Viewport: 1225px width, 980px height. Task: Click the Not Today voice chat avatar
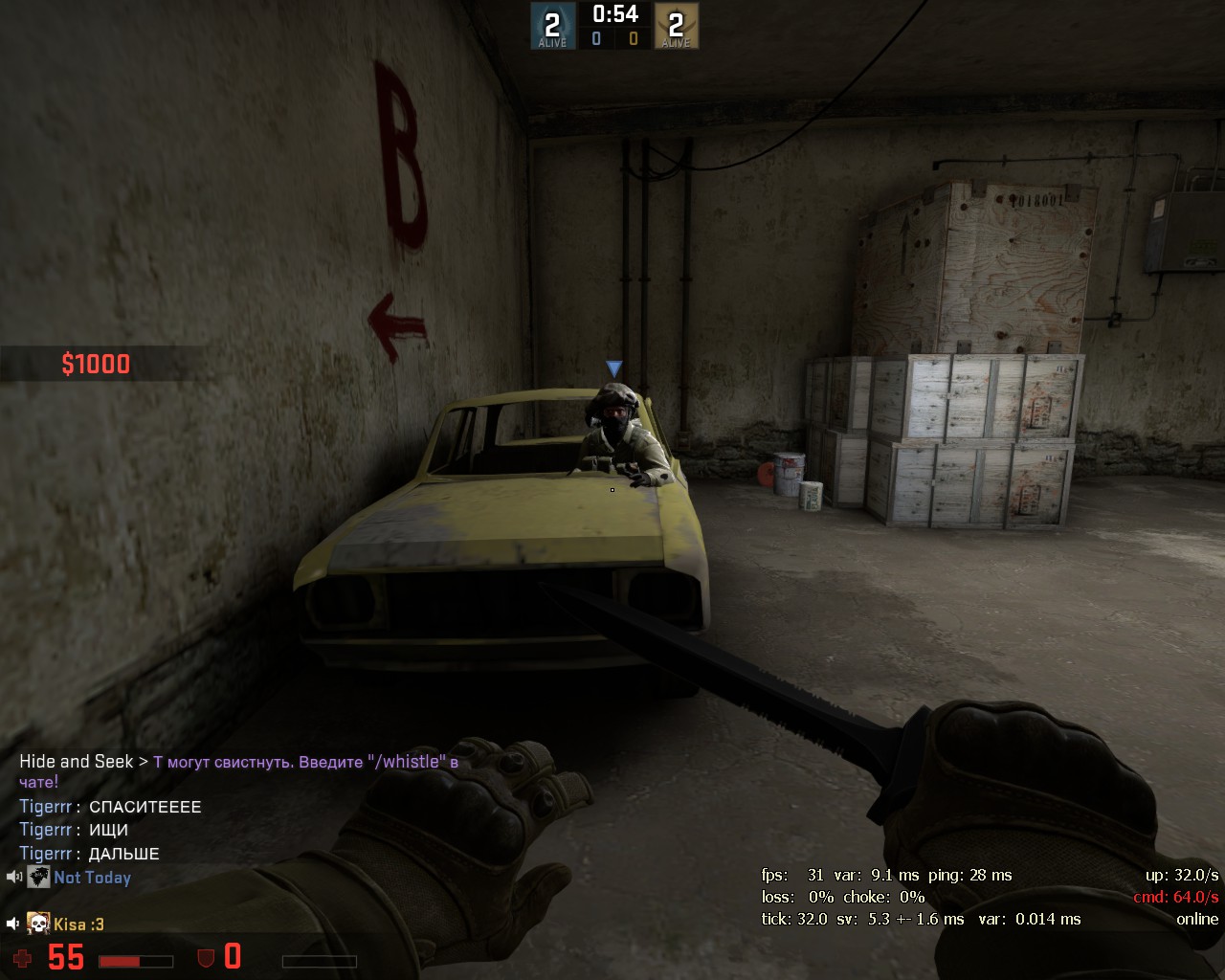tap(38, 877)
